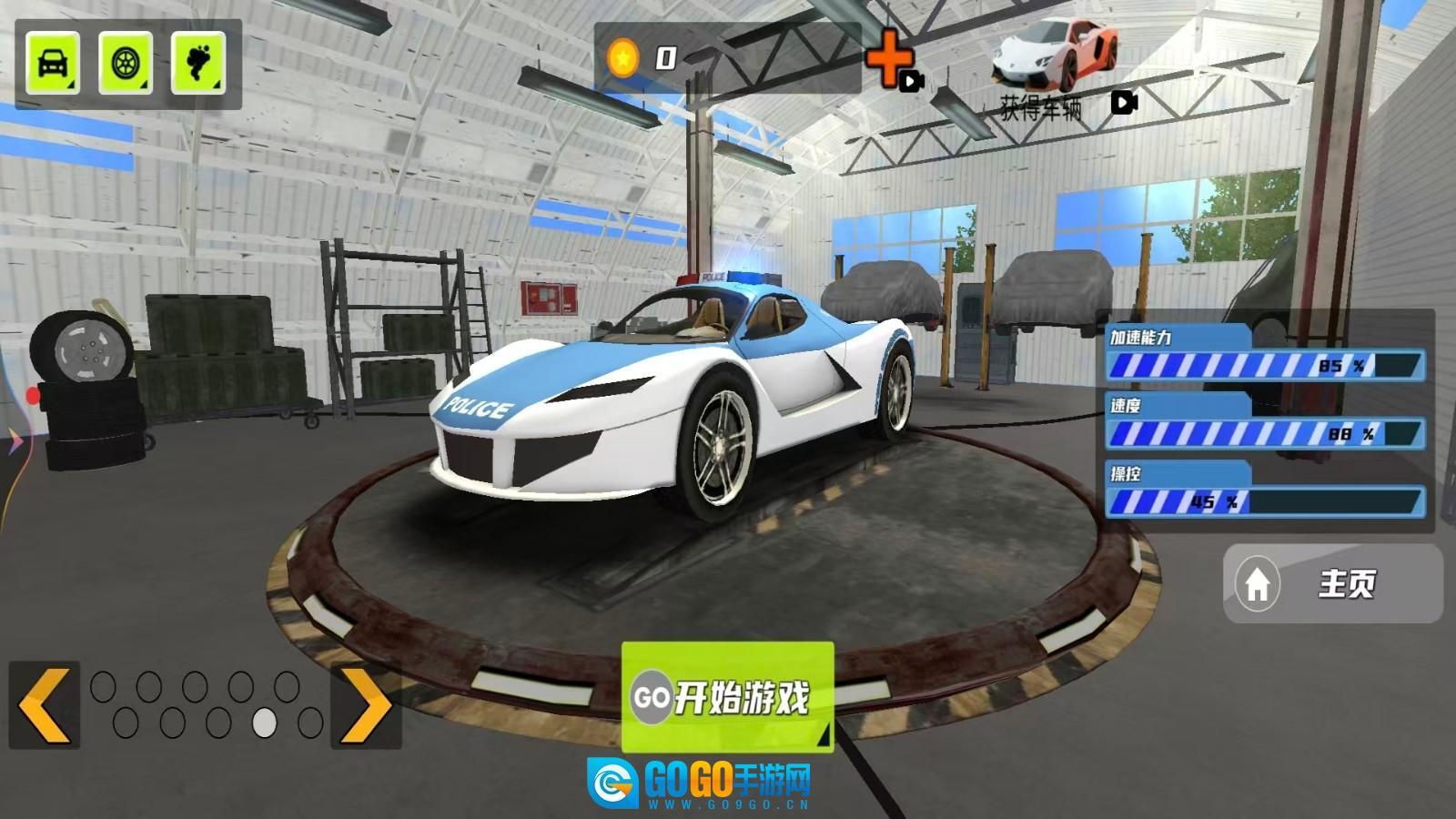
Task: Visit the GOGO手游网 watermark link
Action: [701, 783]
